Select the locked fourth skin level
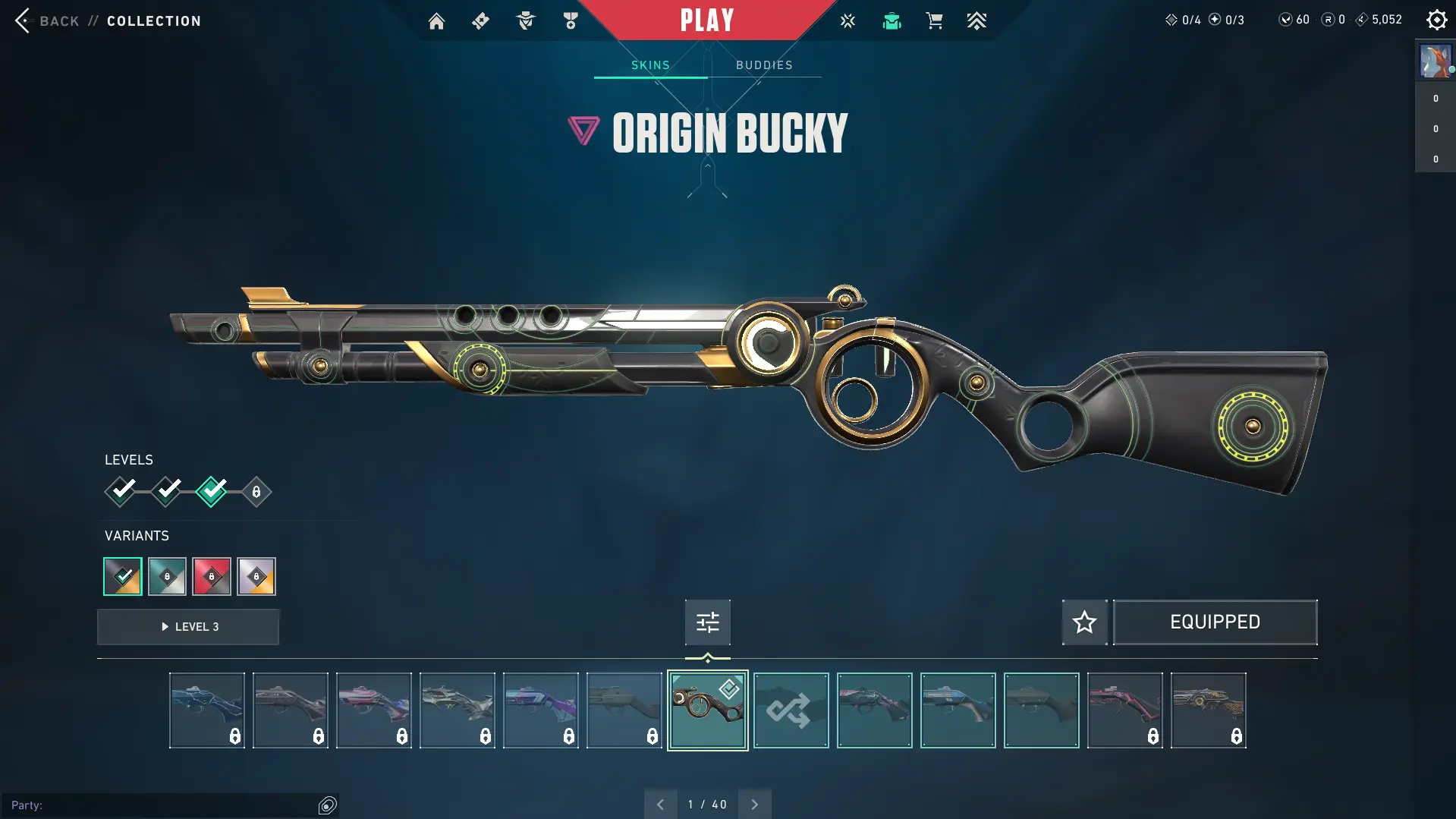This screenshot has width=1456, height=819. click(x=256, y=492)
